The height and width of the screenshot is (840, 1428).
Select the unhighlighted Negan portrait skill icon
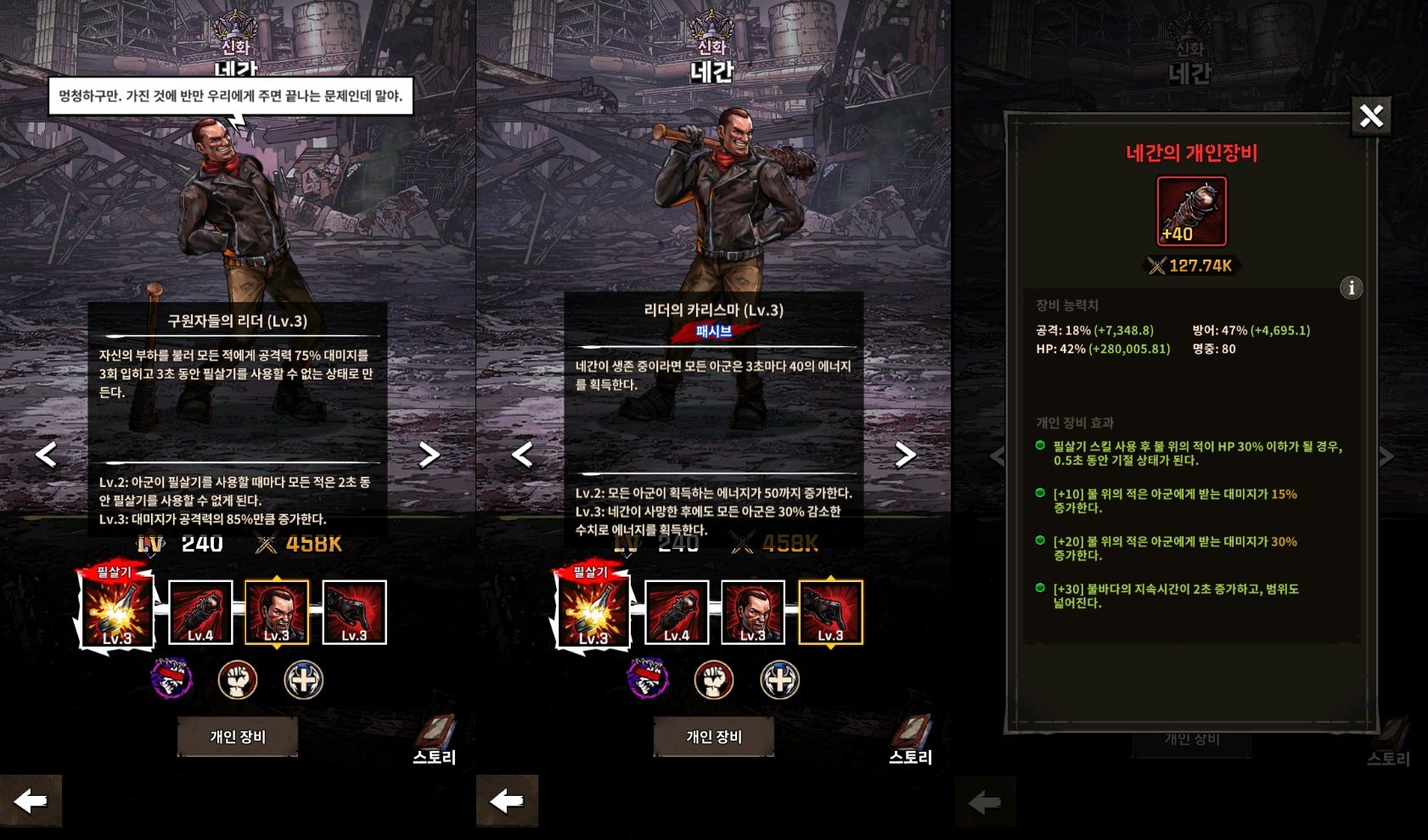[753, 612]
